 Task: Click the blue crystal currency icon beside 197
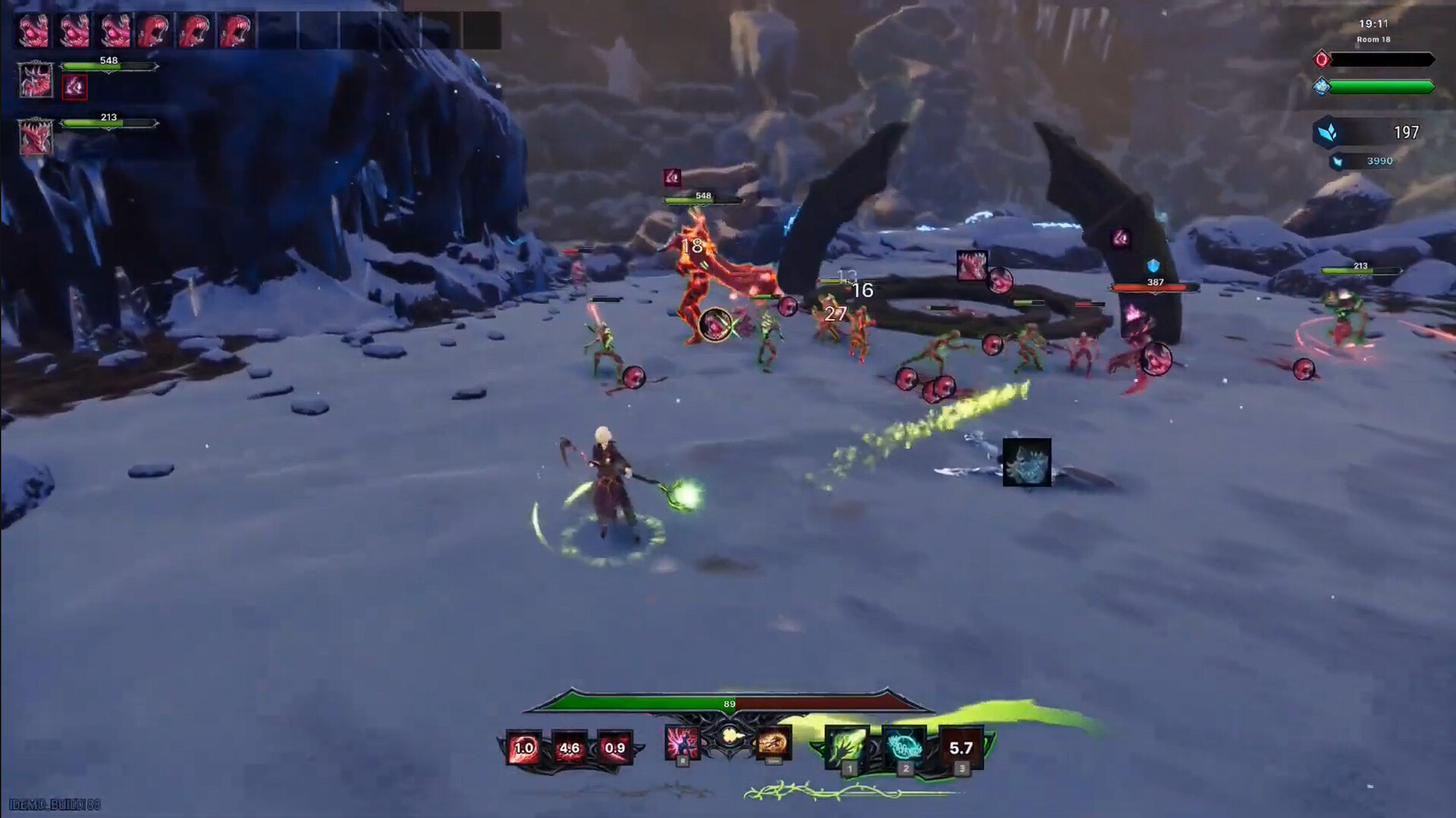[x=1328, y=133]
